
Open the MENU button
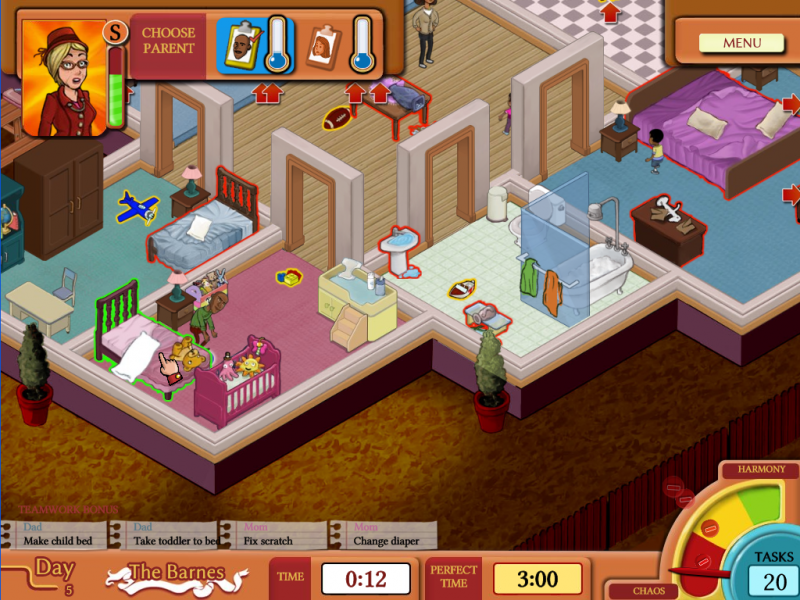click(x=742, y=43)
